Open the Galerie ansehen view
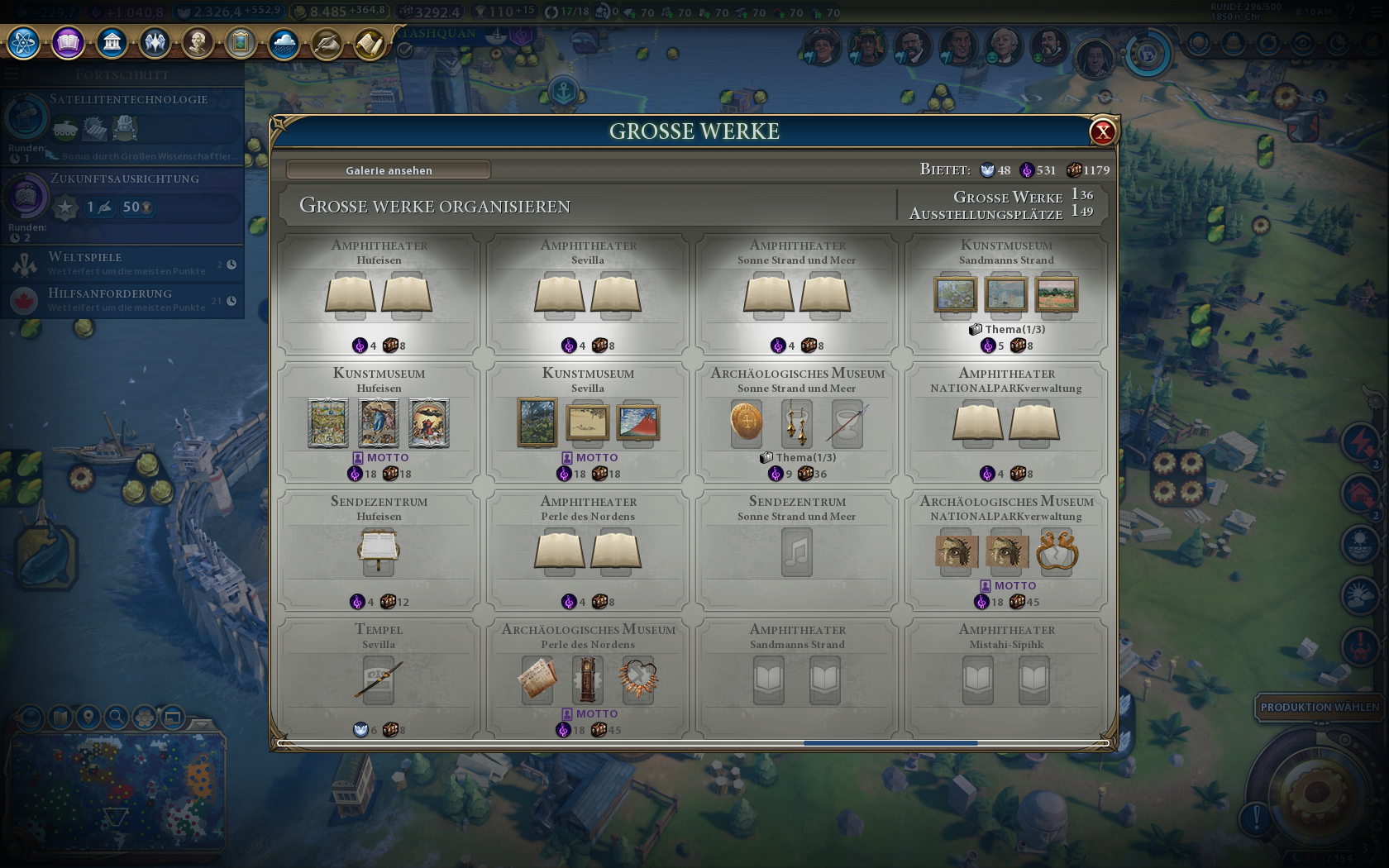The image size is (1389, 868). [x=389, y=170]
